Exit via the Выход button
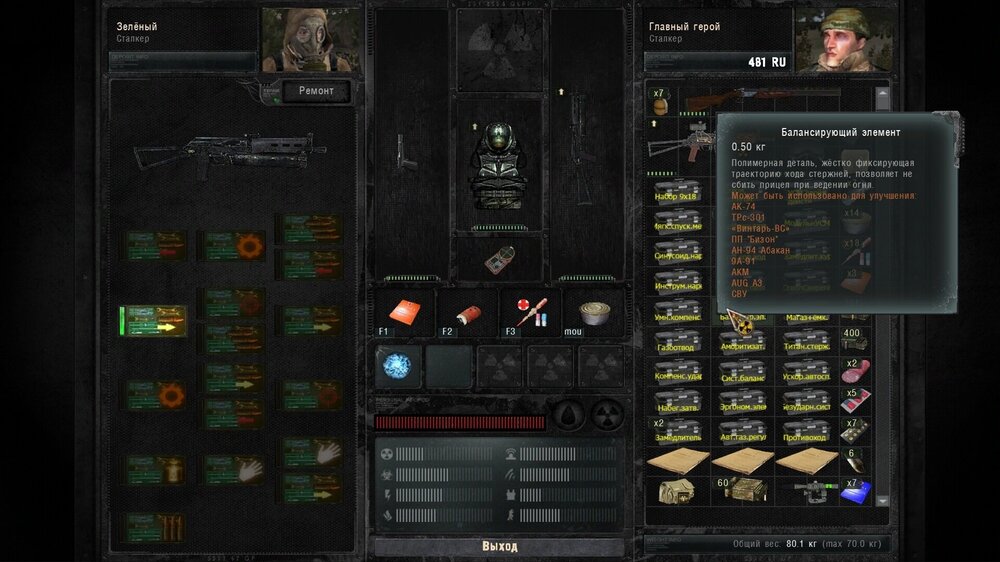 [x=499, y=546]
